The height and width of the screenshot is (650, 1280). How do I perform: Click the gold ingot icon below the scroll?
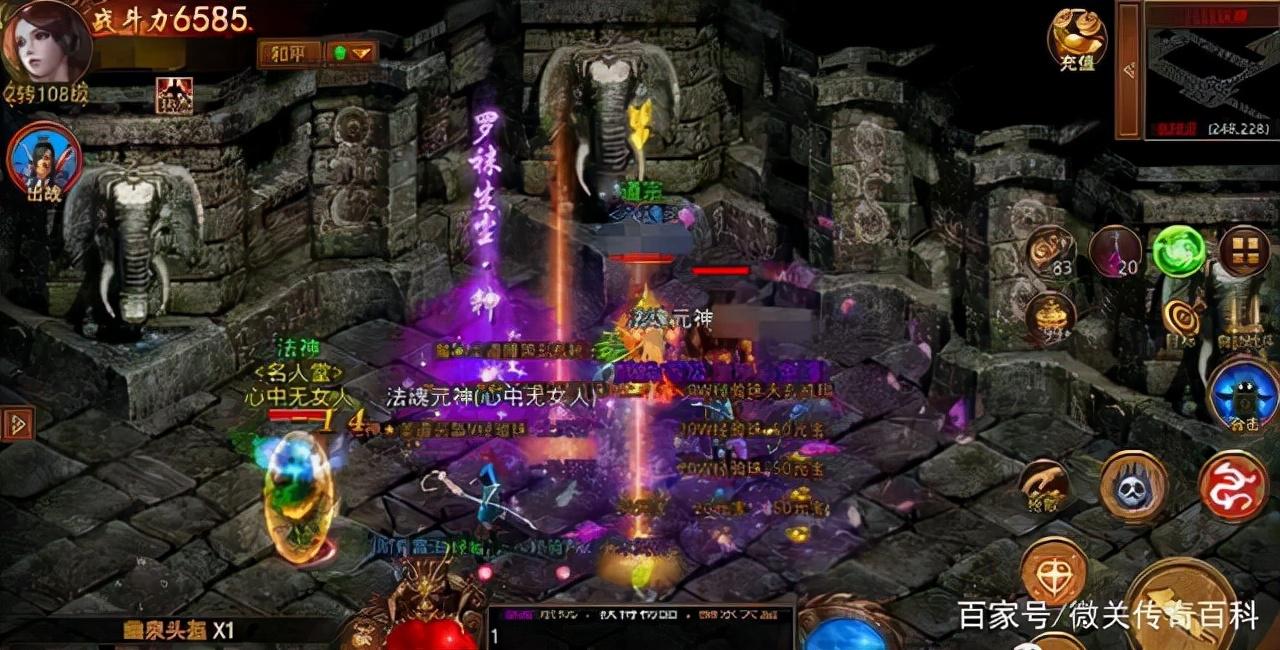click(x=1050, y=316)
